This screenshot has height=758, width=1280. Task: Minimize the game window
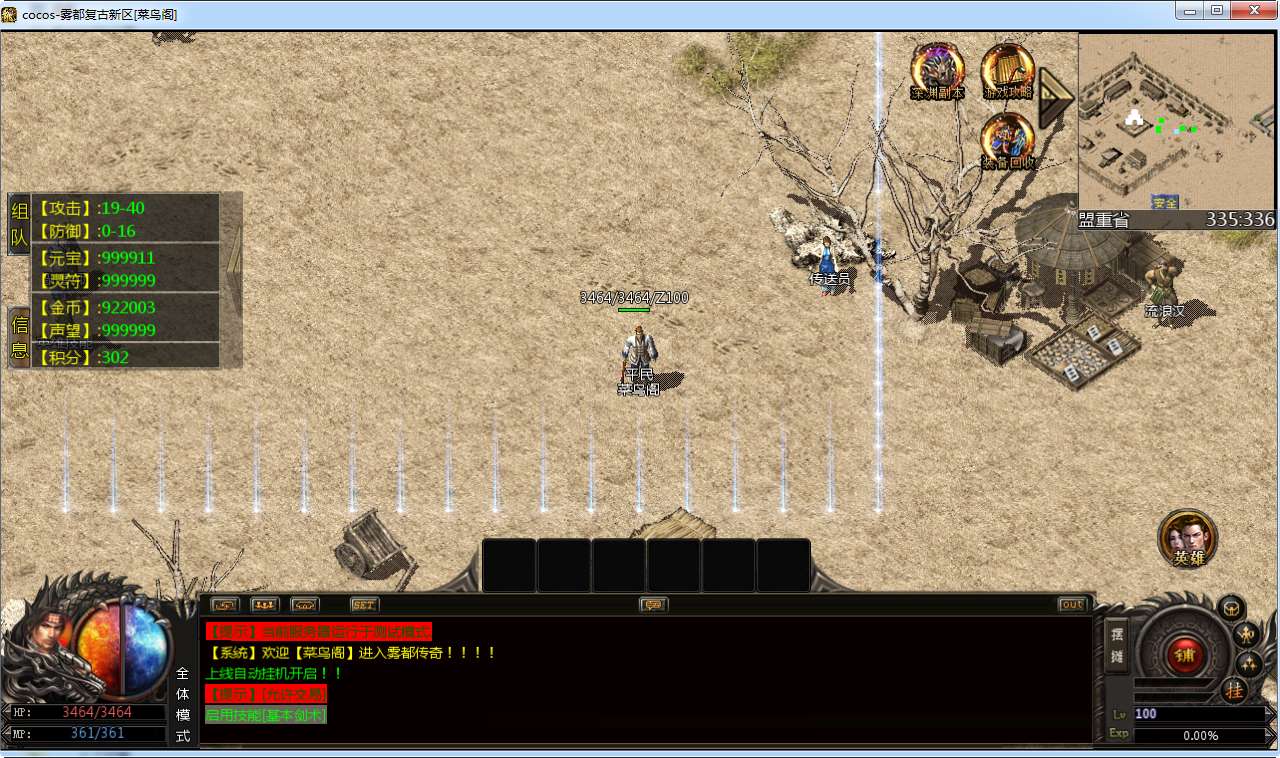[x=1188, y=10]
